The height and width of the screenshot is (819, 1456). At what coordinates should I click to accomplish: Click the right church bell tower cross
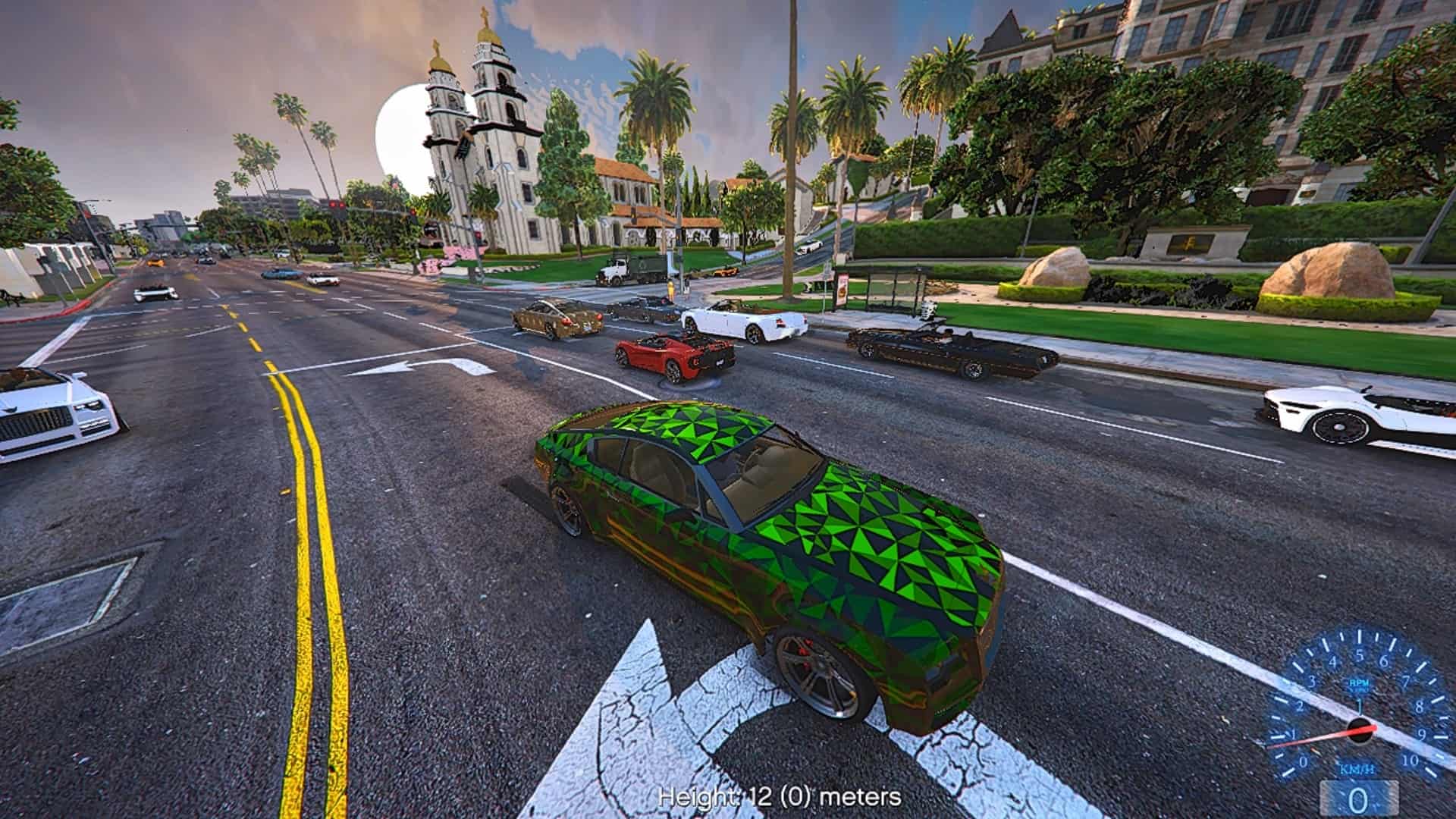click(x=485, y=17)
